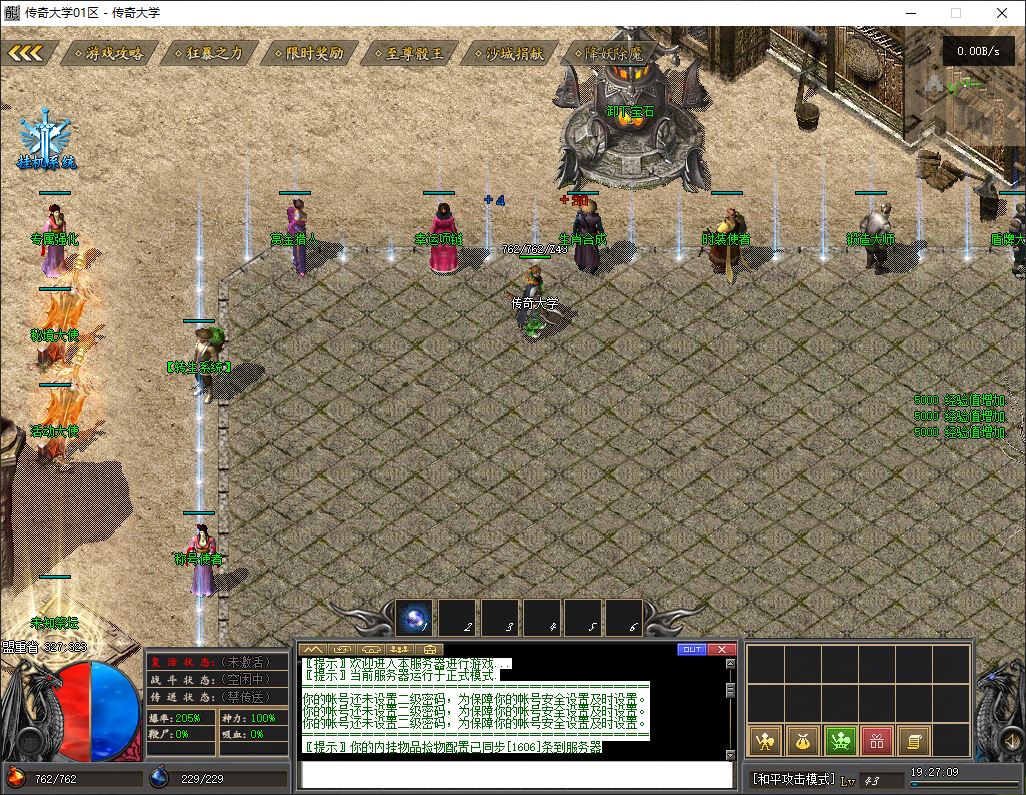Open the scroll icon panel
This screenshot has height=795, width=1026.
pos(912,740)
